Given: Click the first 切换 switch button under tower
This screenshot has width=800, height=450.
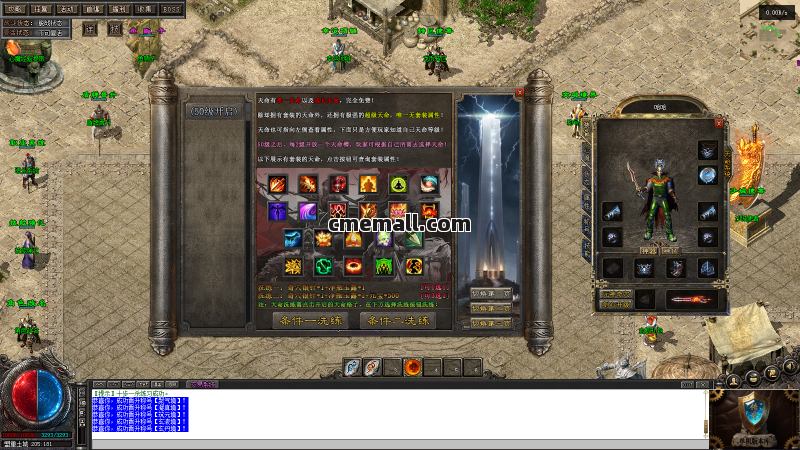Looking at the screenshot, I should point(490,293).
